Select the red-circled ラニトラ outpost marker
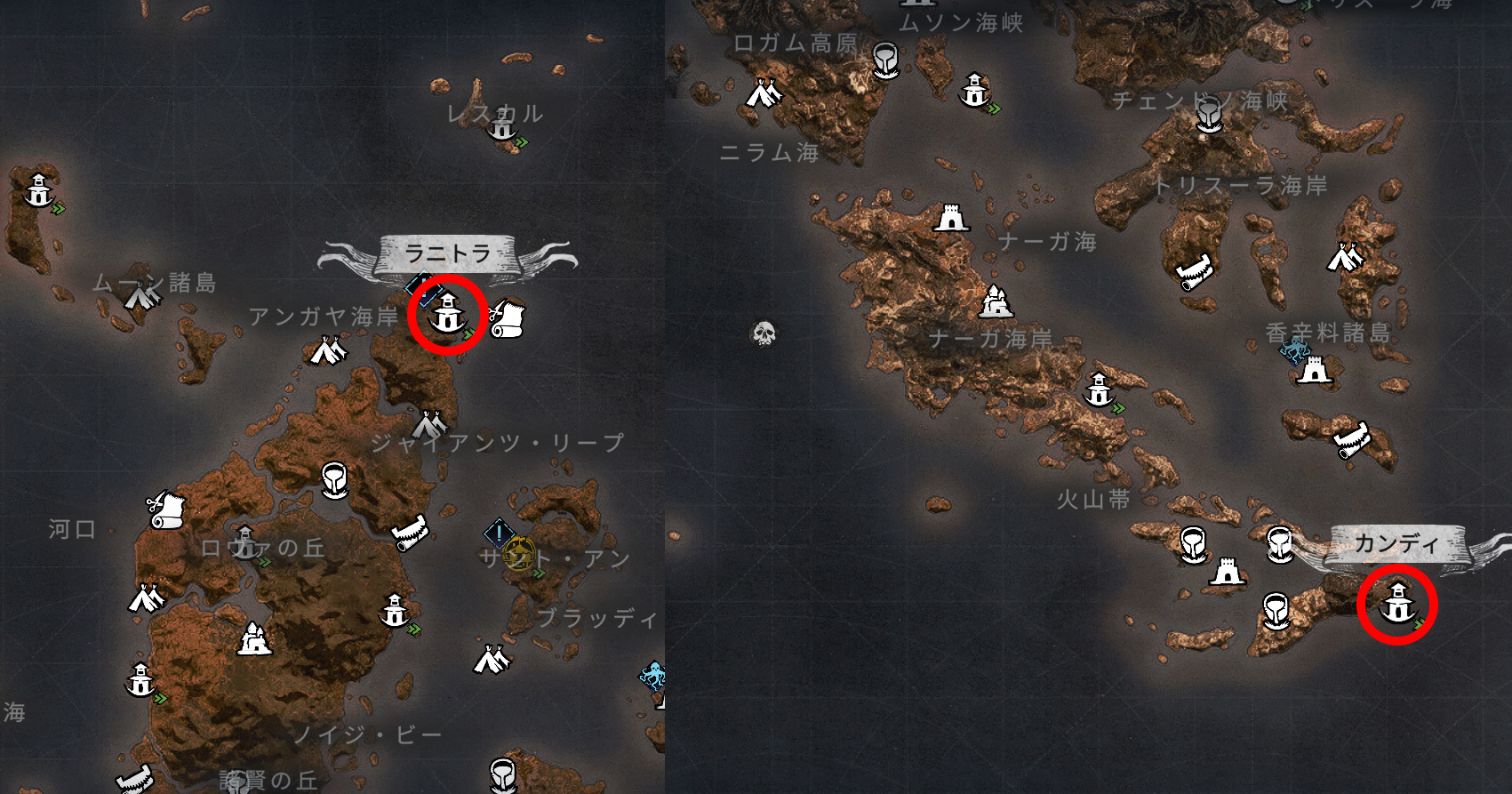1512x794 pixels. click(x=447, y=315)
